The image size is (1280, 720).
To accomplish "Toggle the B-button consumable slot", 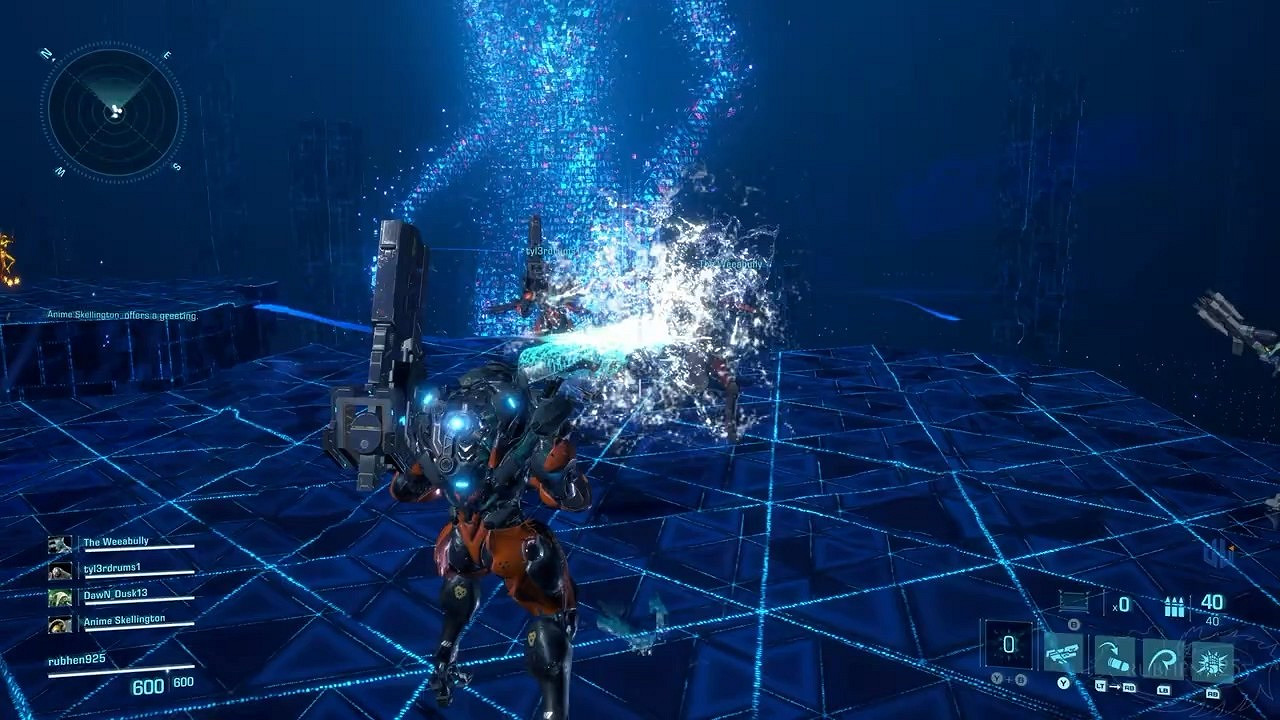I will click(x=1074, y=625).
